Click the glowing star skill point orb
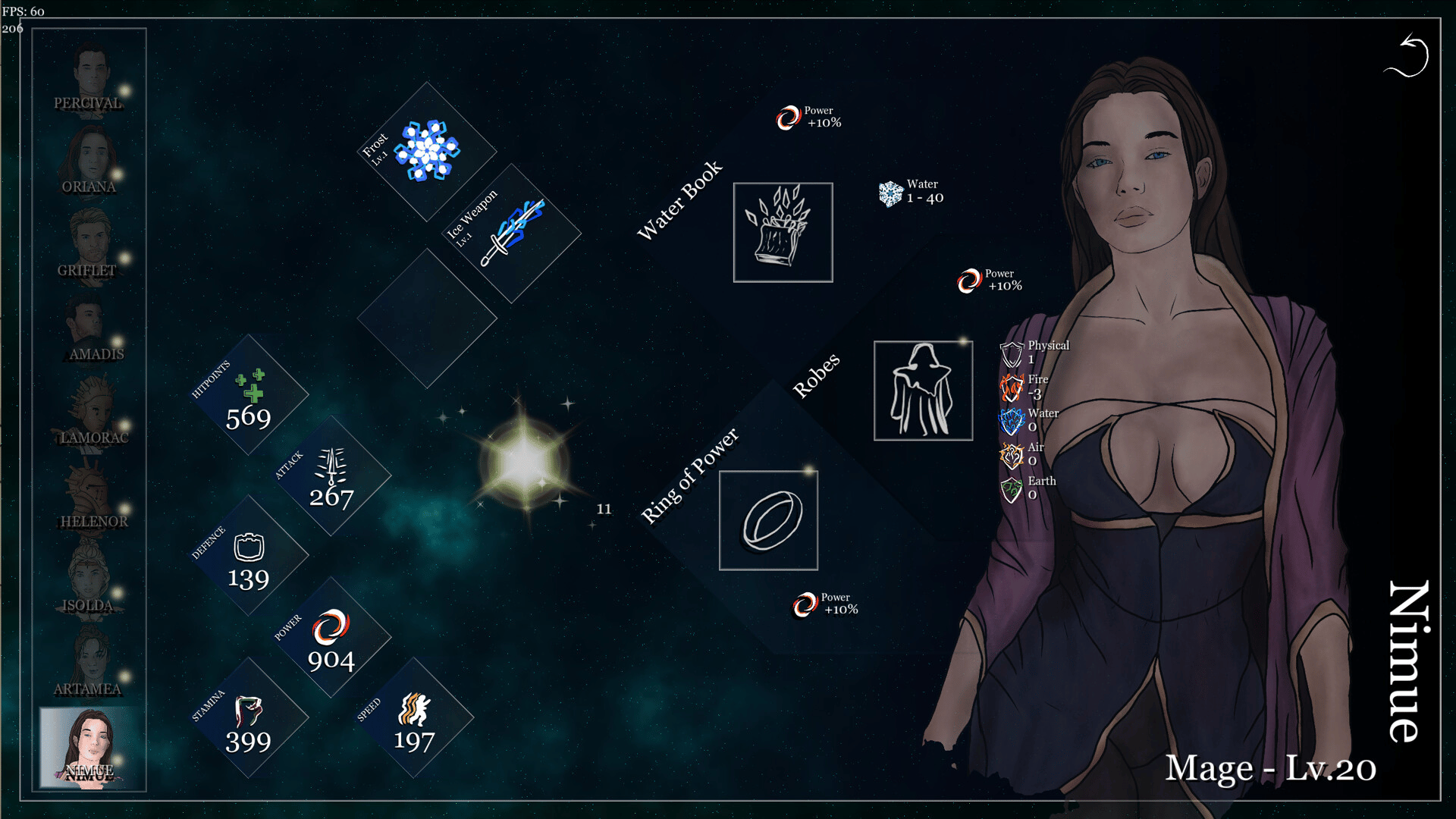Viewport: 1456px width, 819px height. tap(525, 462)
